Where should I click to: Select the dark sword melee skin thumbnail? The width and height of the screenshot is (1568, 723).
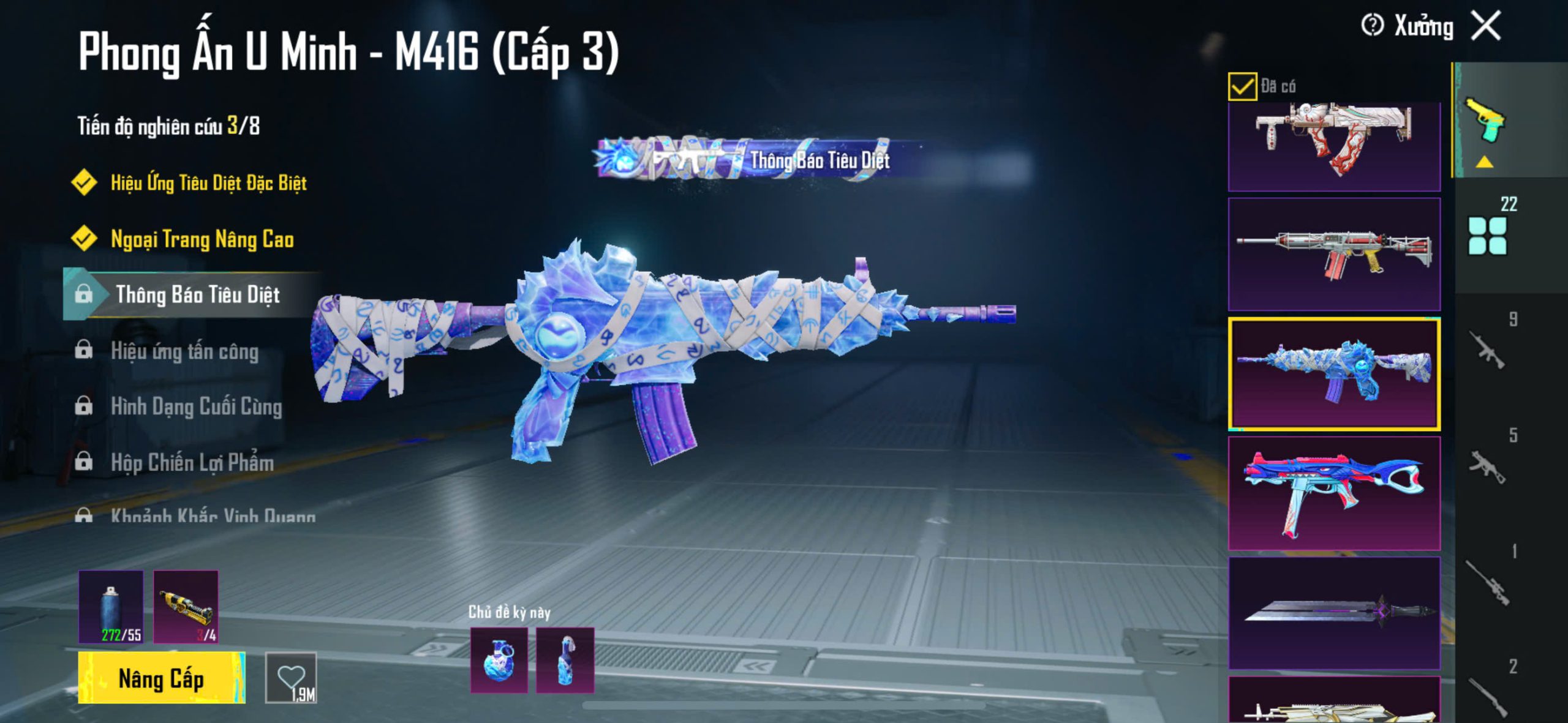(x=1334, y=612)
